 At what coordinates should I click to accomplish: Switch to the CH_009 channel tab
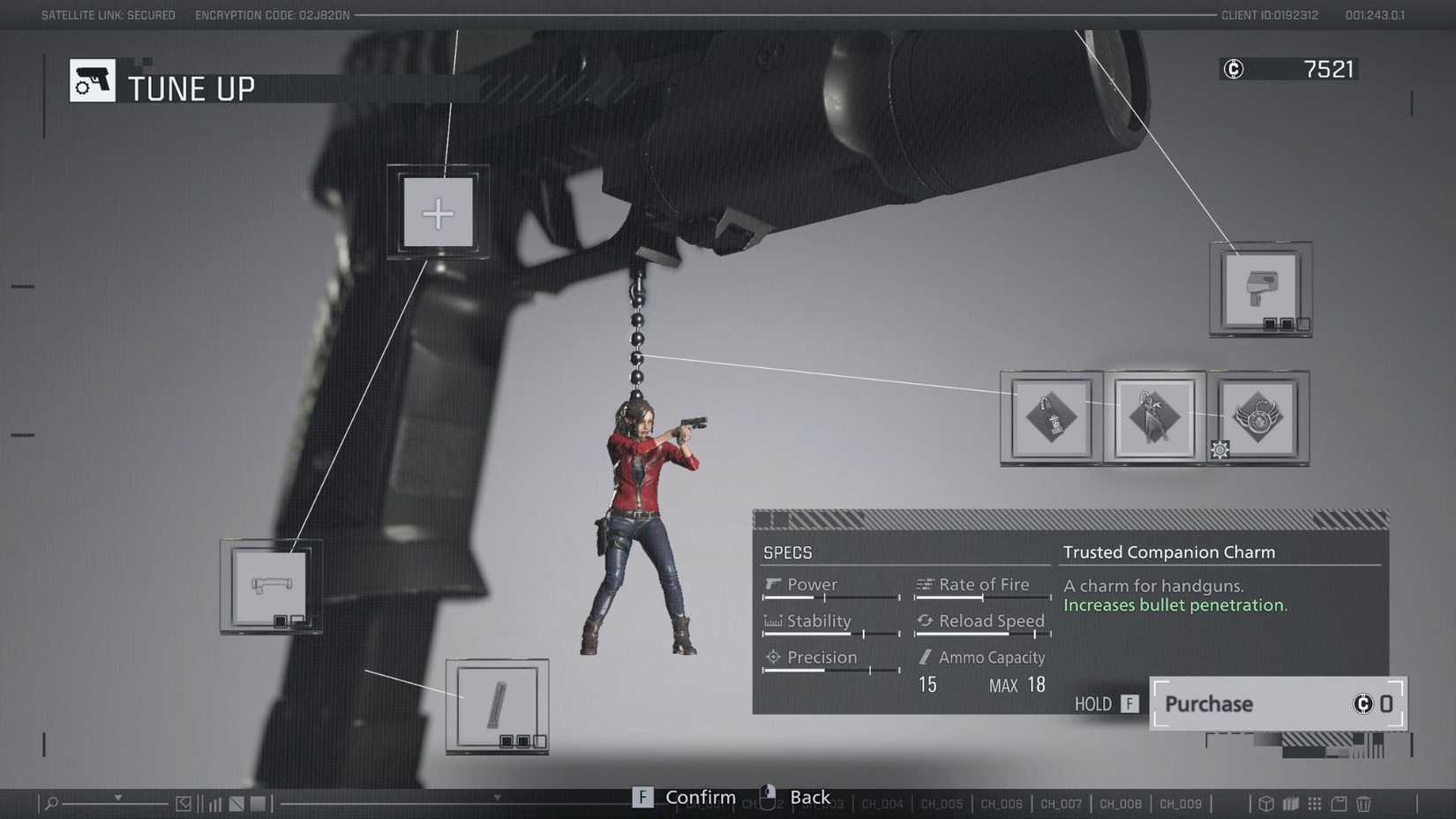tap(1181, 804)
